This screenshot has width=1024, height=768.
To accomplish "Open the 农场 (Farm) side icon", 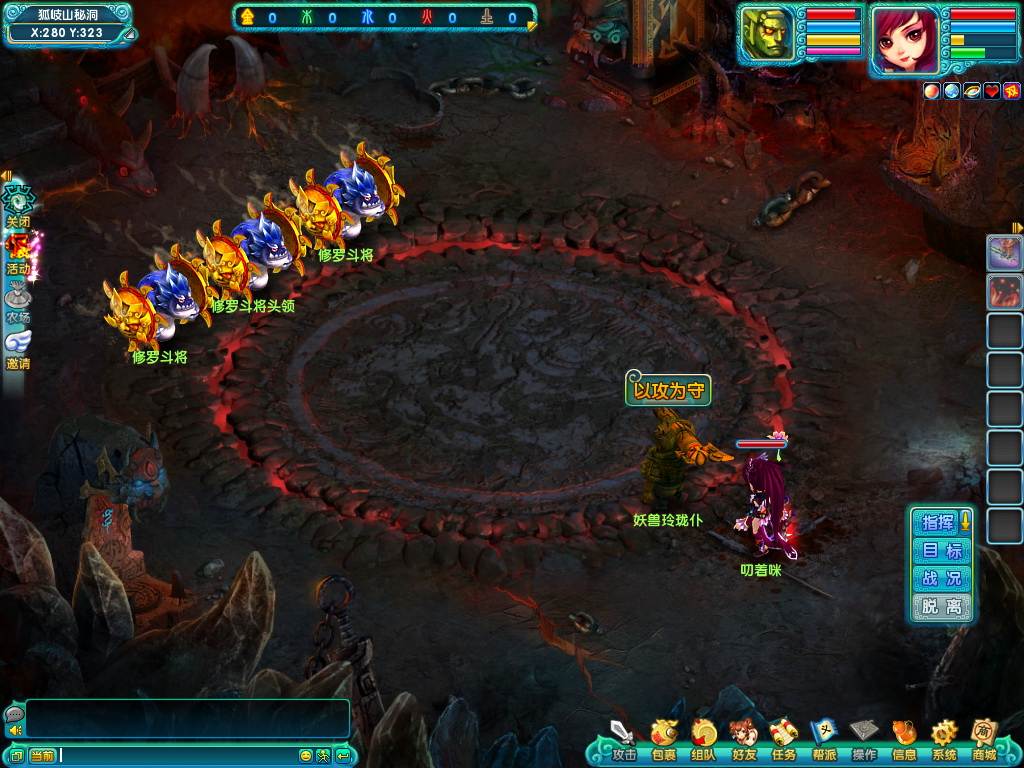I will tap(18, 299).
